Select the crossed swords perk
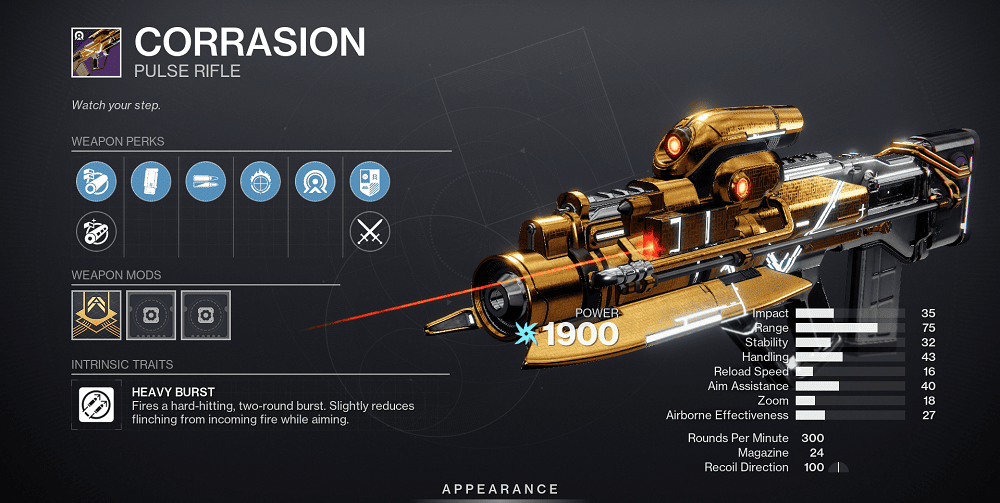1000x503 pixels. pos(369,233)
